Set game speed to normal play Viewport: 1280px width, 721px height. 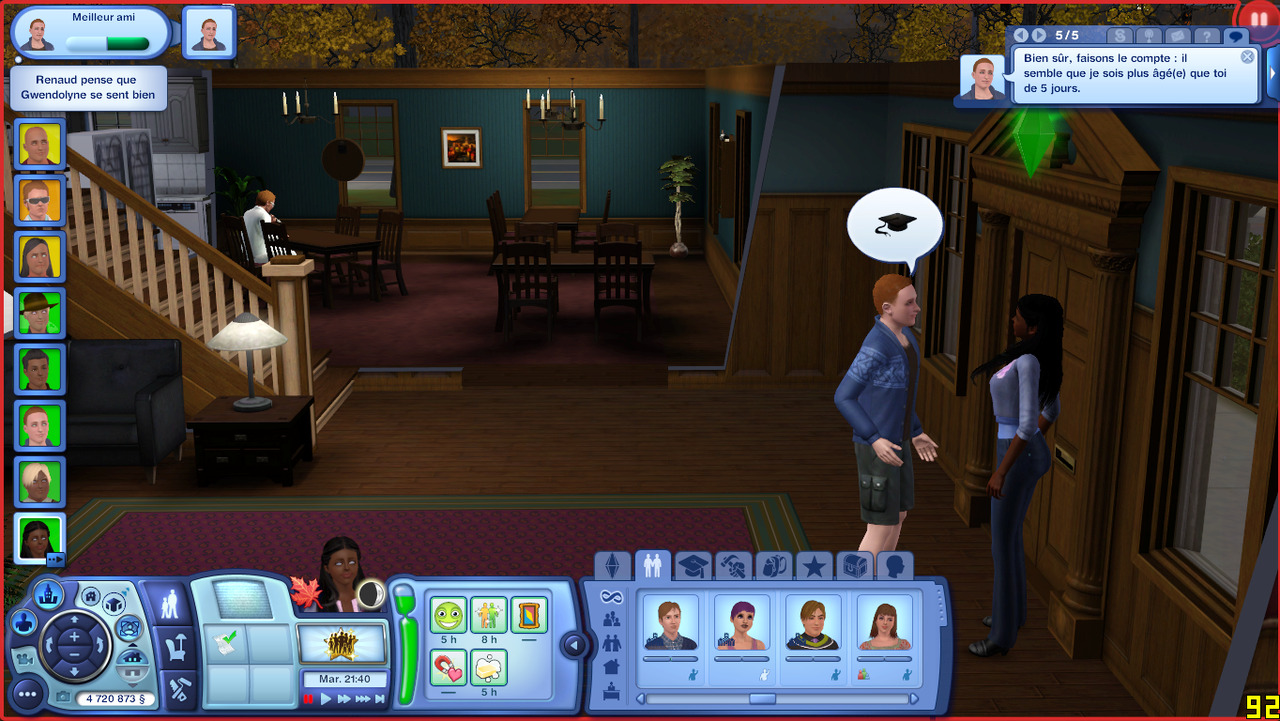coord(326,699)
